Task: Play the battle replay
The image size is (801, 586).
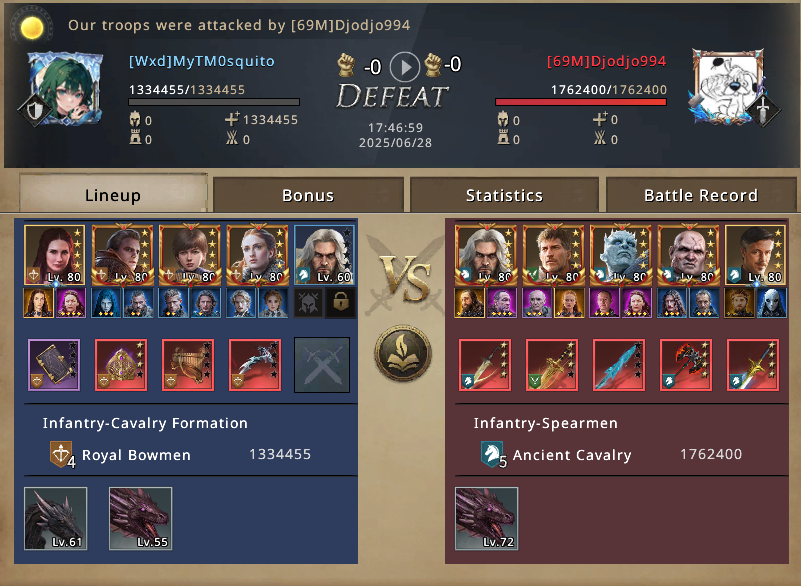Action: coord(404,67)
